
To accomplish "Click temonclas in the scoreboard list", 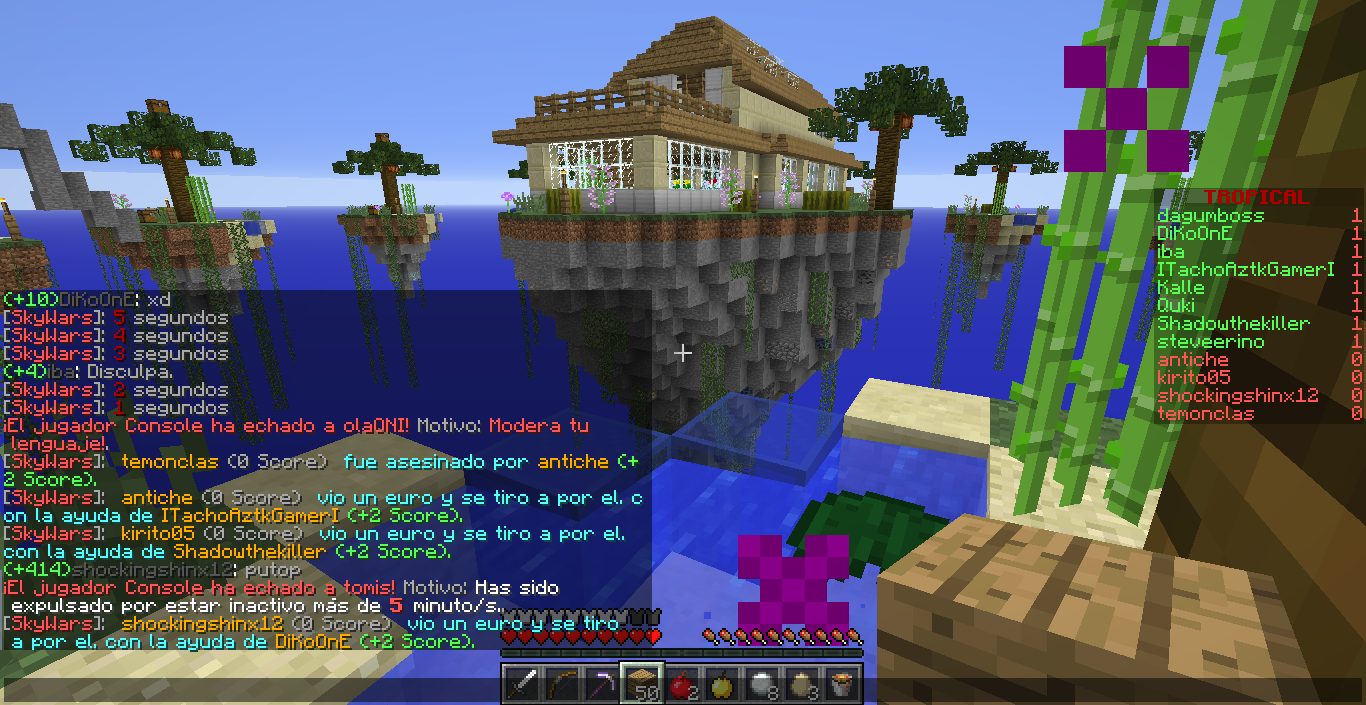I will point(1207,414).
